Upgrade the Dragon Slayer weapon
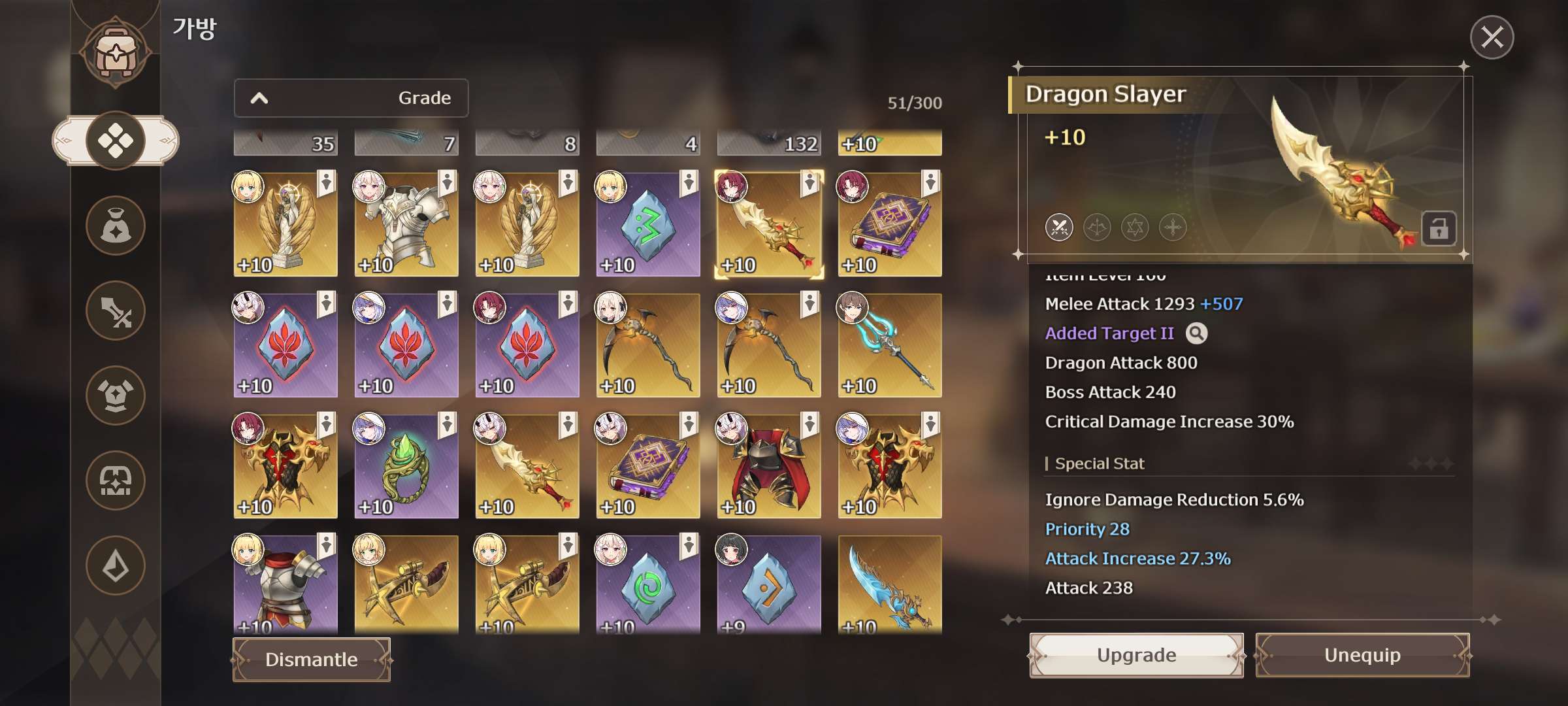This screenshot has width=1568, height=706. coord(1136,655)
